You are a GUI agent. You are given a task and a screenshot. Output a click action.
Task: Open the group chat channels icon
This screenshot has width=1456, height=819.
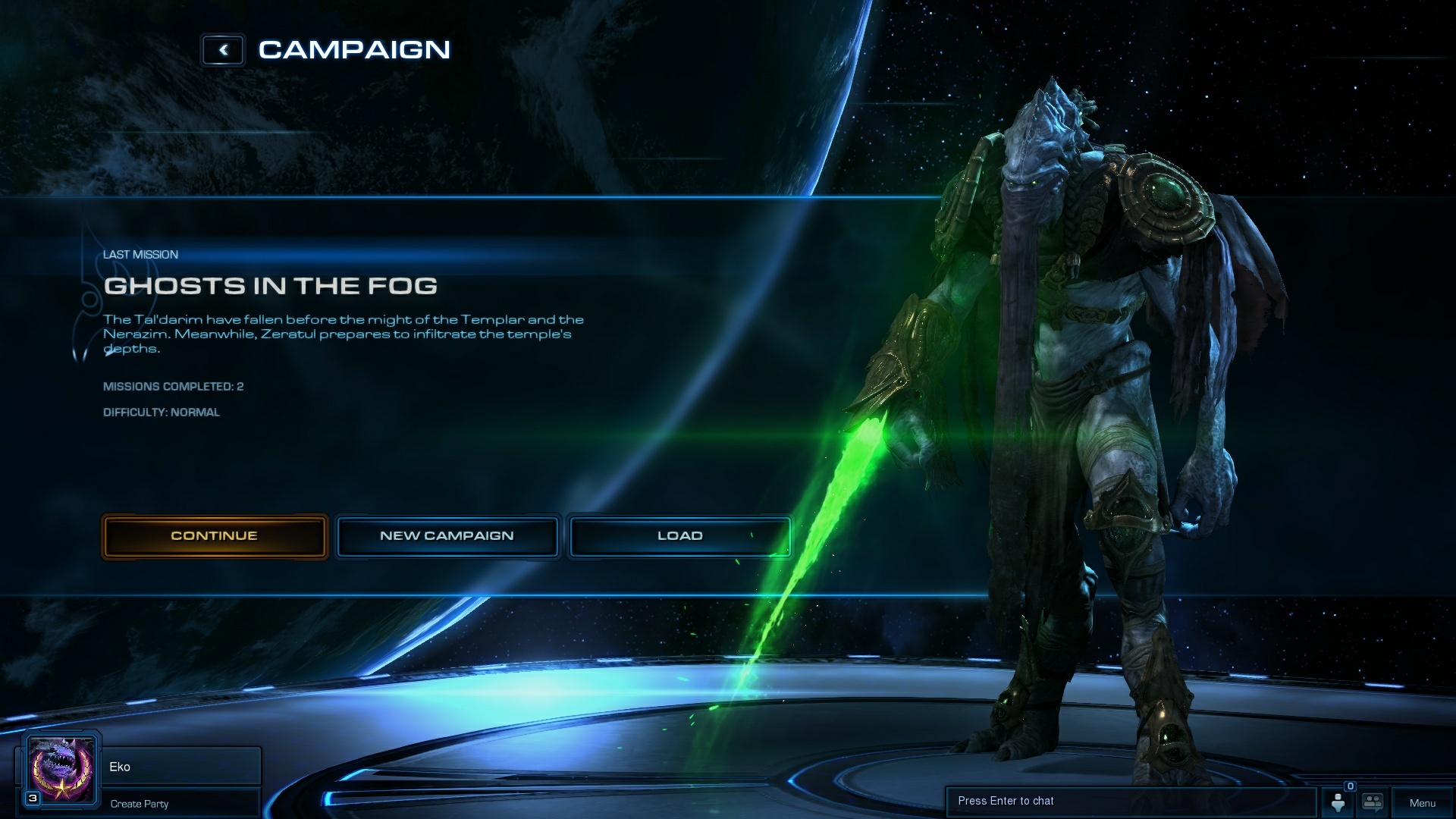pyautogui.click(x=1373, y=802)
